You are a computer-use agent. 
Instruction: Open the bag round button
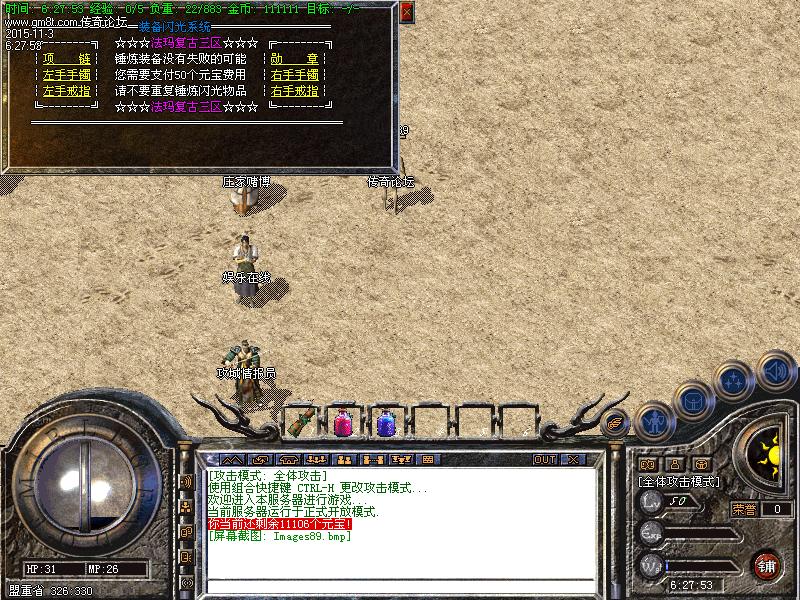[693, 400]
